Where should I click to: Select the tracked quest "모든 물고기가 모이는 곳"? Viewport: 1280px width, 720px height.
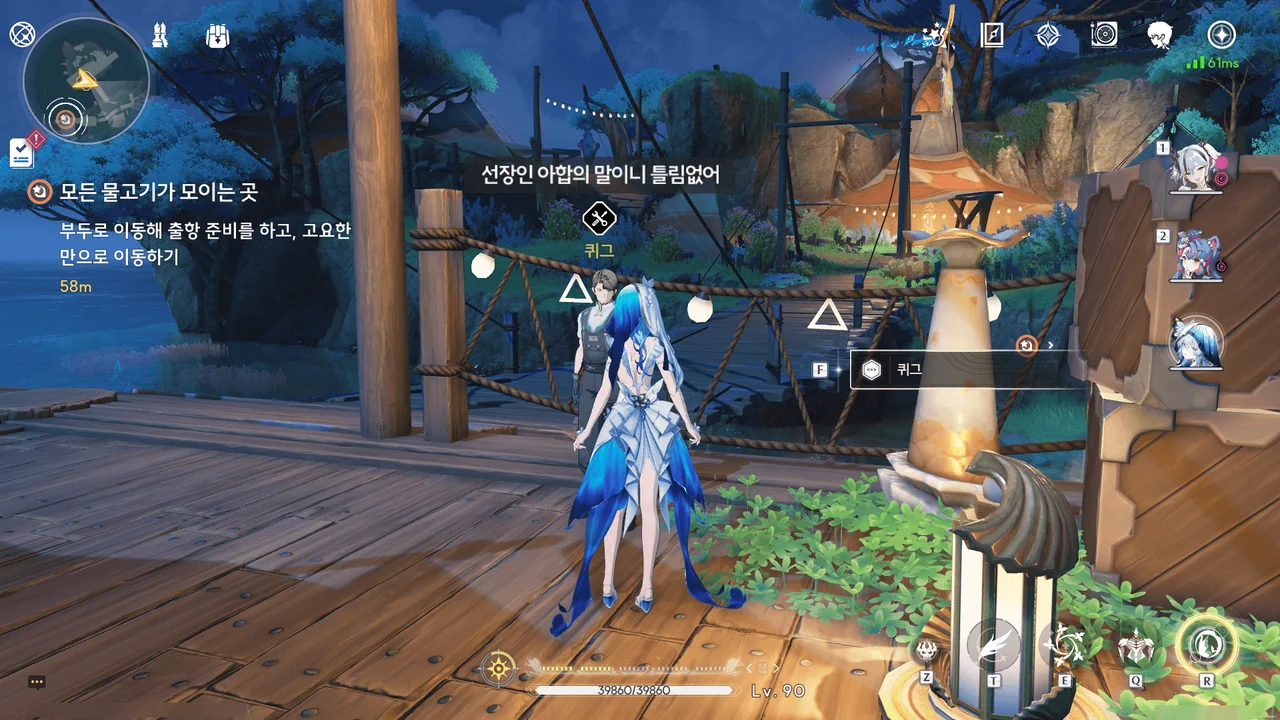pyautogui.click(x=158, y=192)
